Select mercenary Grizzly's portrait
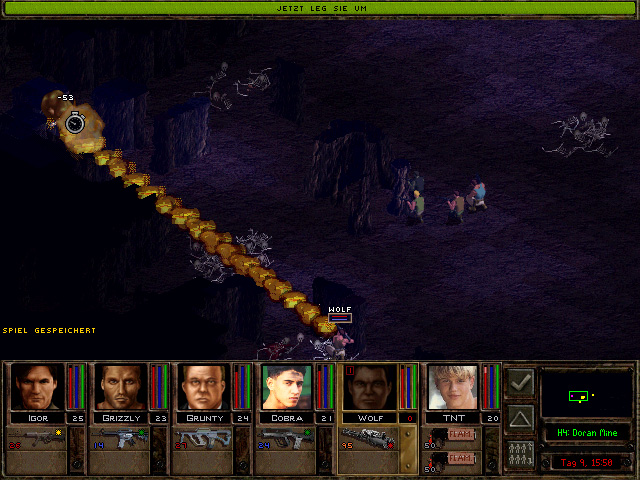Screen dimensions: 640x480 click(119, 387)
